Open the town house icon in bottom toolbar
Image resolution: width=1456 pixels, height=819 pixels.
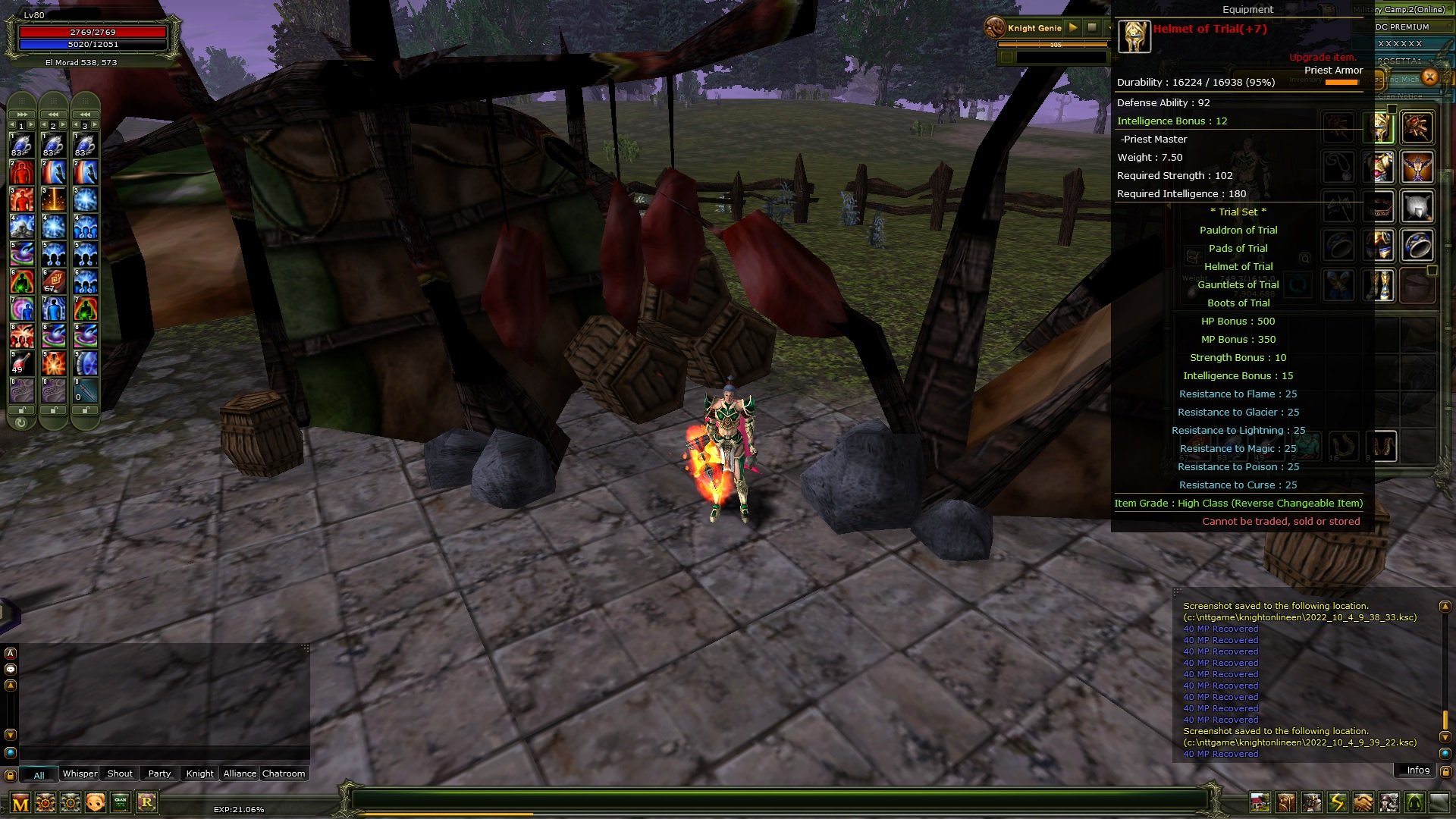[x=1260, y=802]
